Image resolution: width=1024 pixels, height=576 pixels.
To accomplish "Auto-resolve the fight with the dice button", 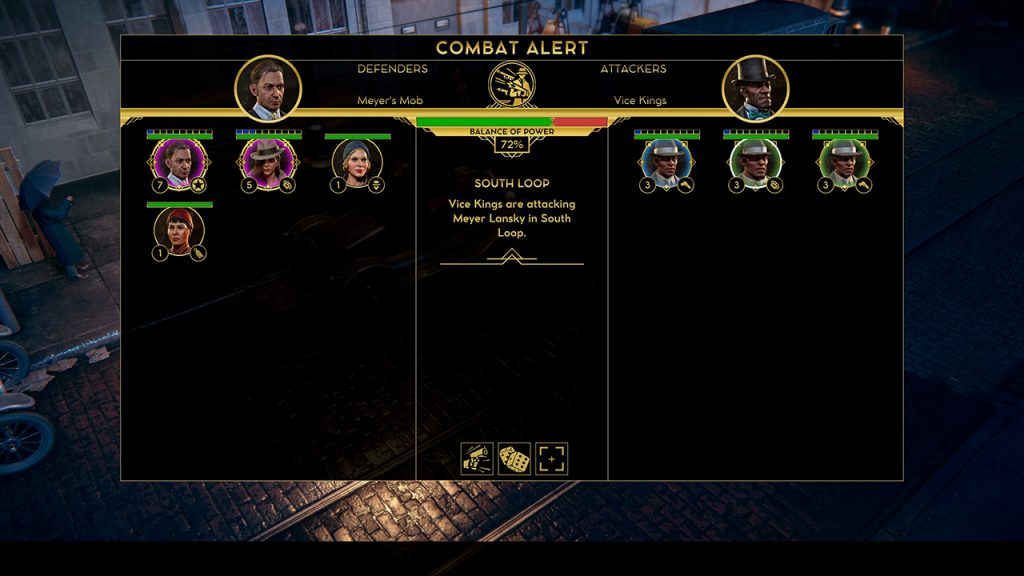I will pos(514,459).
